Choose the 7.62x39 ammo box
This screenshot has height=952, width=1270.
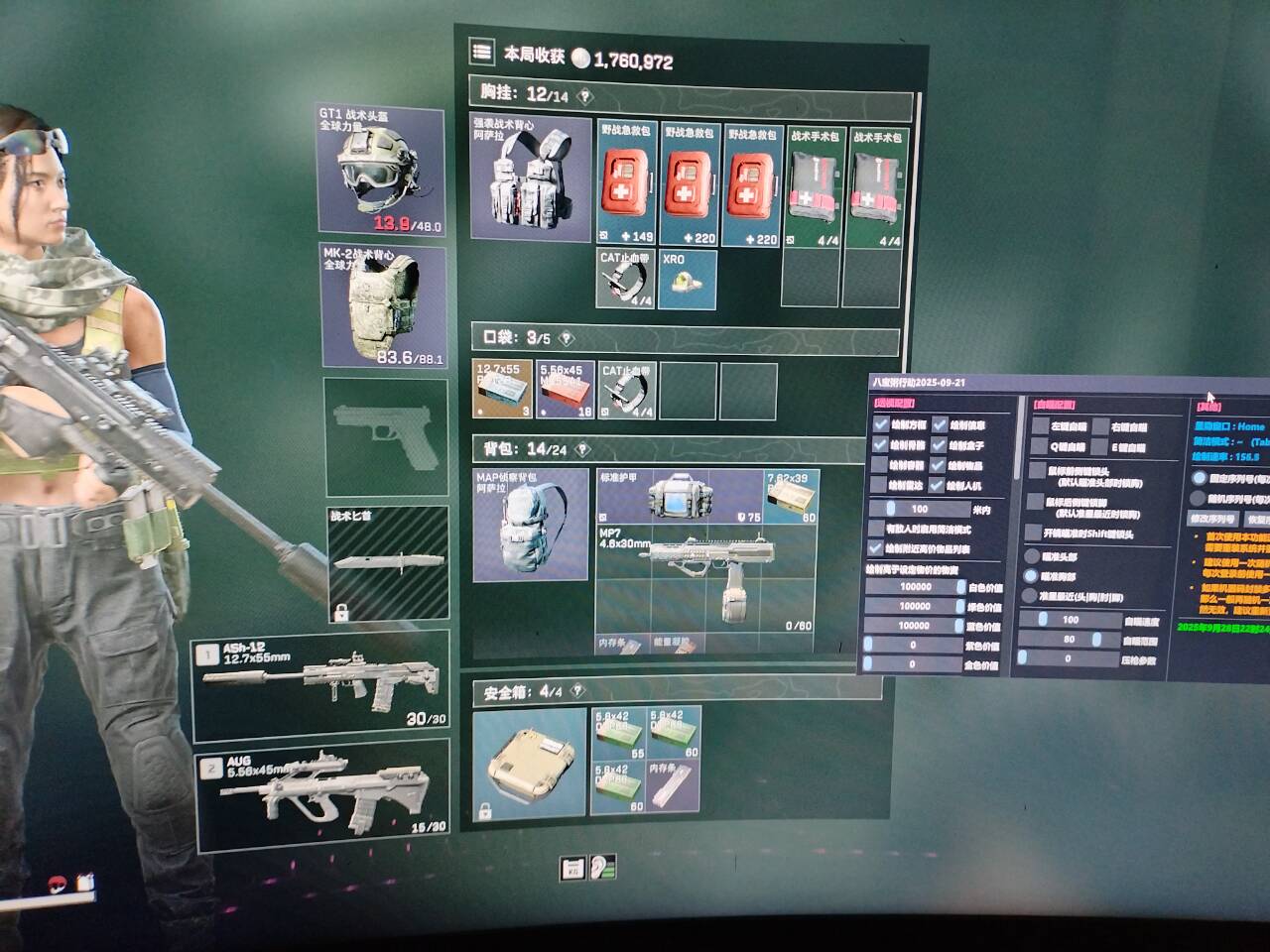tap(791, 496)
